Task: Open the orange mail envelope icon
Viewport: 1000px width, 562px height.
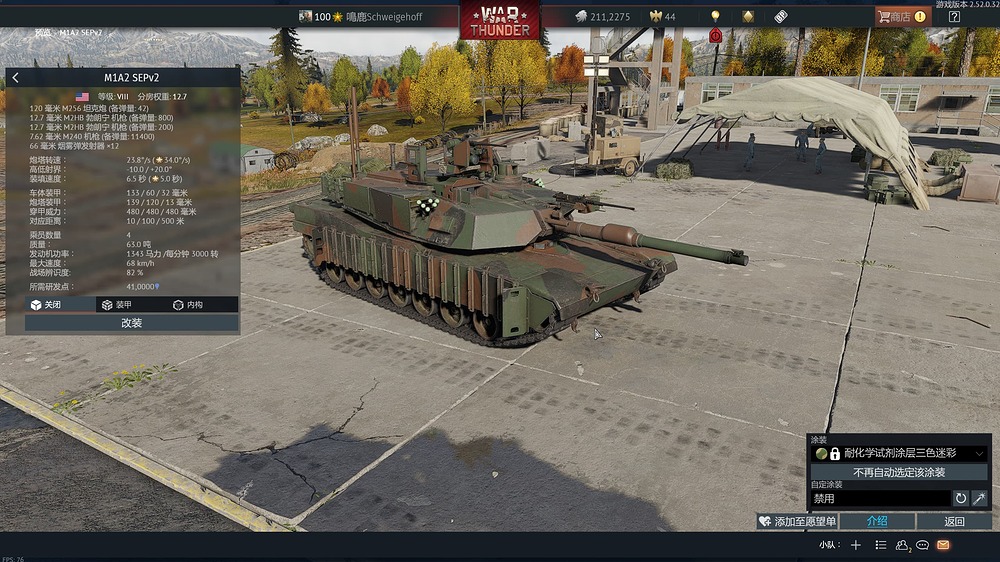Action: (943, 545)
